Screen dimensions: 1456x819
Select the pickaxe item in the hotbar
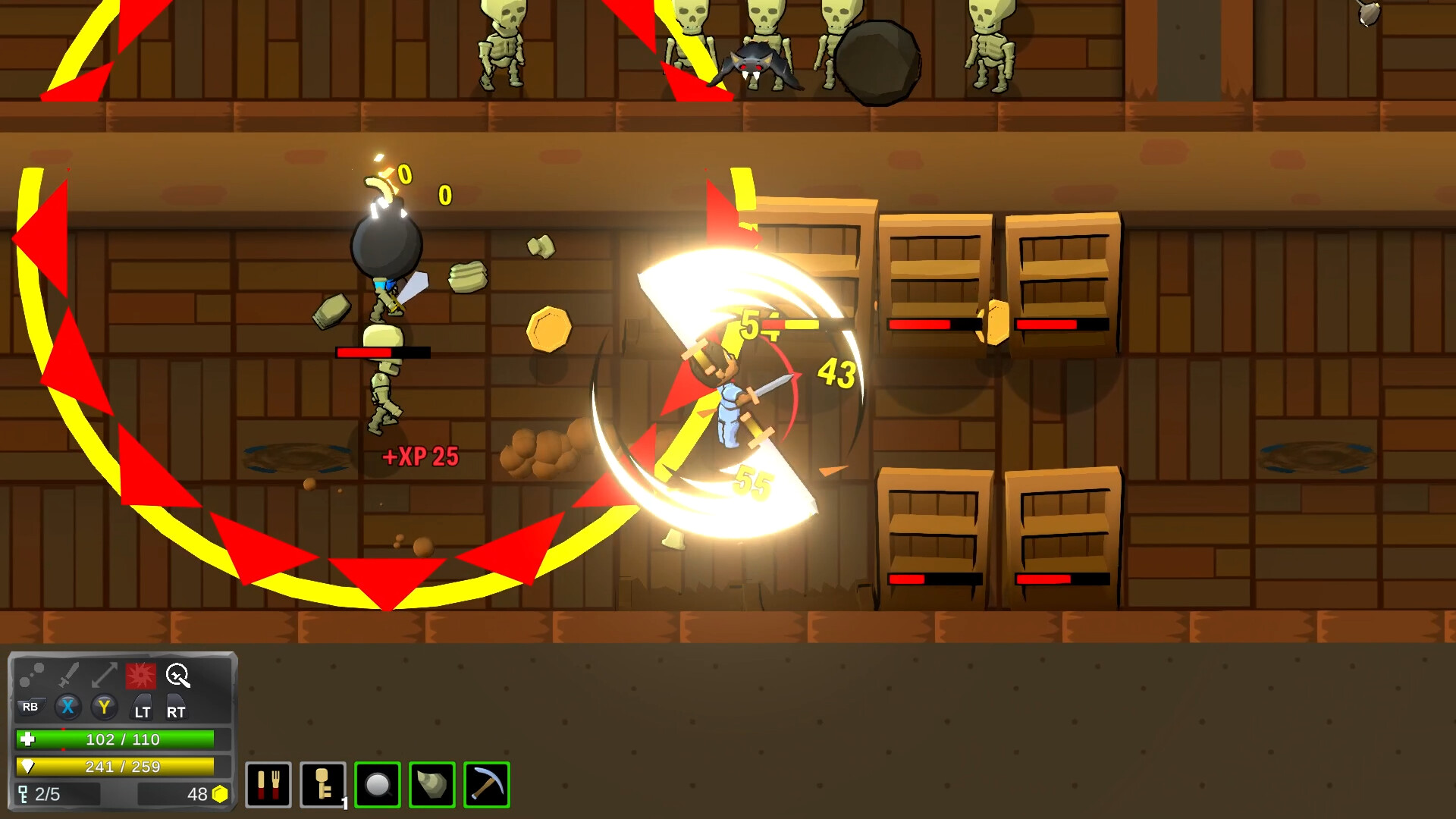tap(486, 786)
